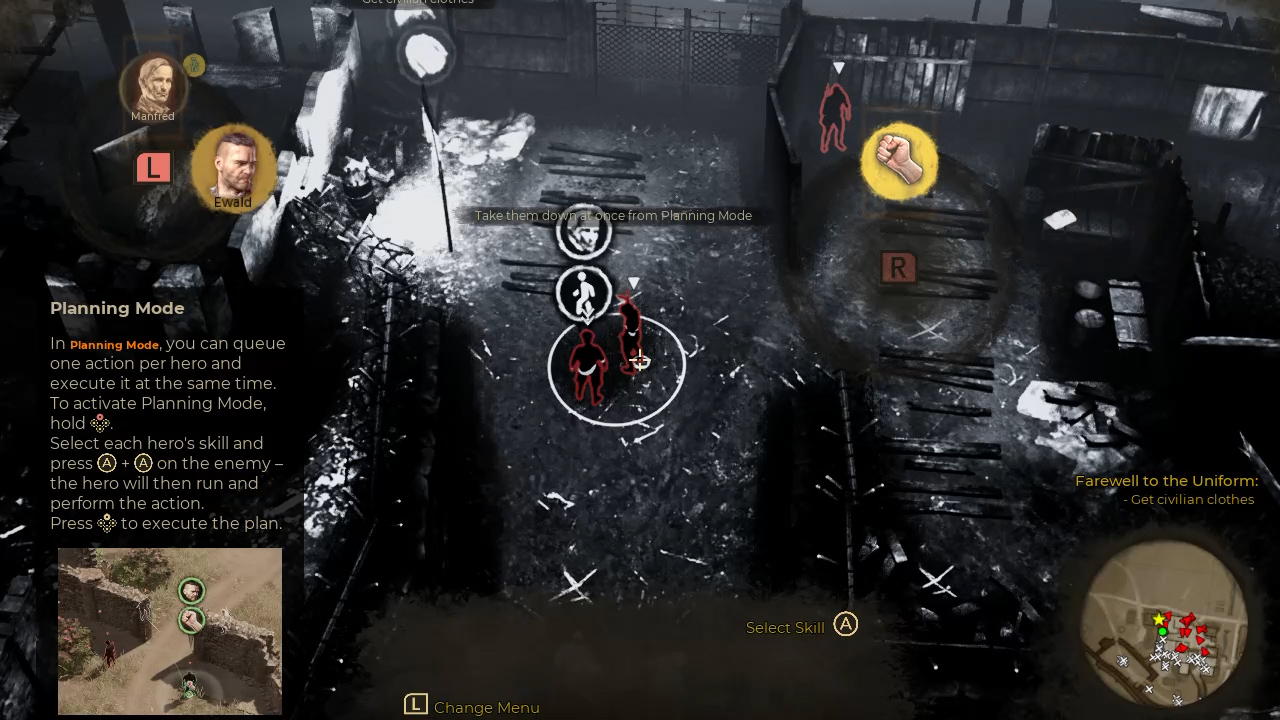The width and height of the screenshot is (1280, 720).
Task: Click the L button icon beside Ewald's portrait
Action: tap(152, 167)
